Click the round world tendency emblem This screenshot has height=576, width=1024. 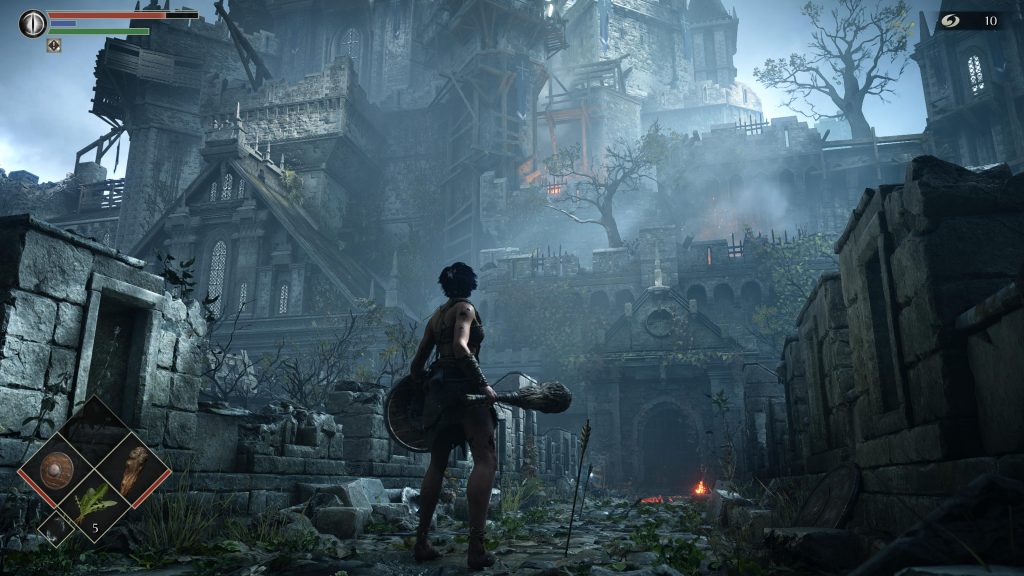click(32, 23)
